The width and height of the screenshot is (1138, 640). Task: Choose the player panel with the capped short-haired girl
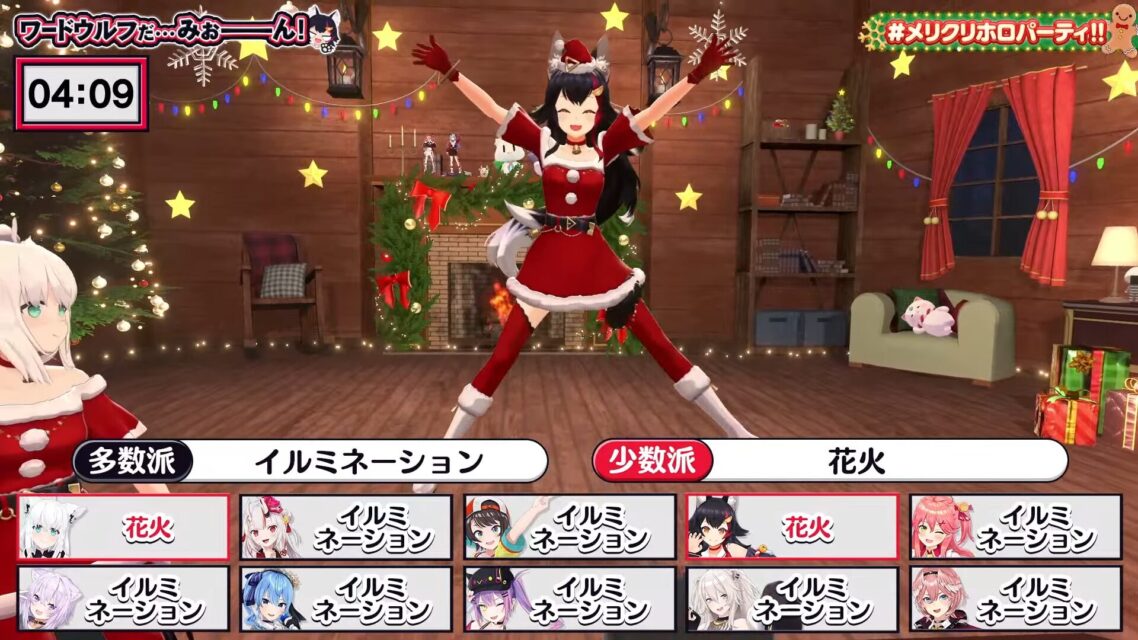[569, 527]
